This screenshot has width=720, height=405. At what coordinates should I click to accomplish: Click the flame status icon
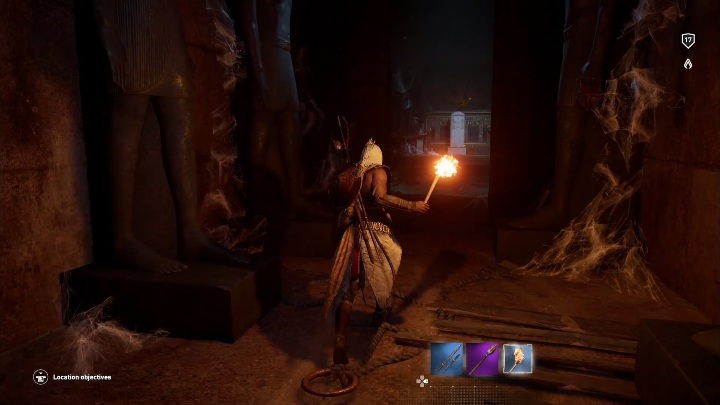(688, 63)
